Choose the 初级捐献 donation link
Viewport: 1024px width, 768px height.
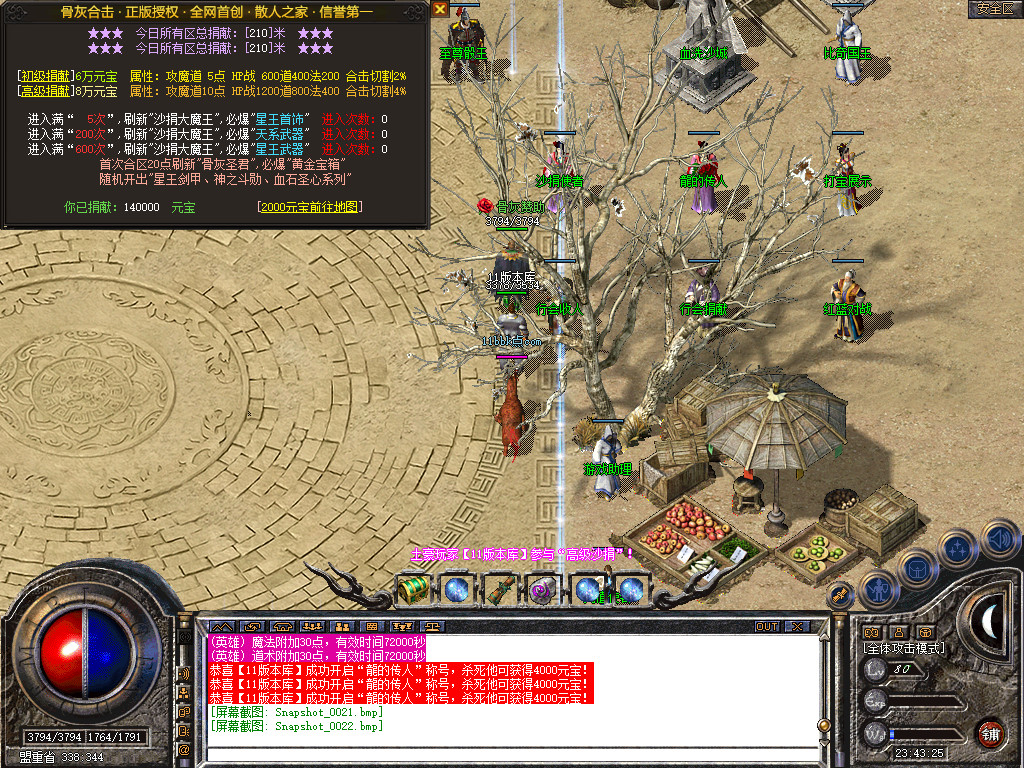(x=45, y=76)
